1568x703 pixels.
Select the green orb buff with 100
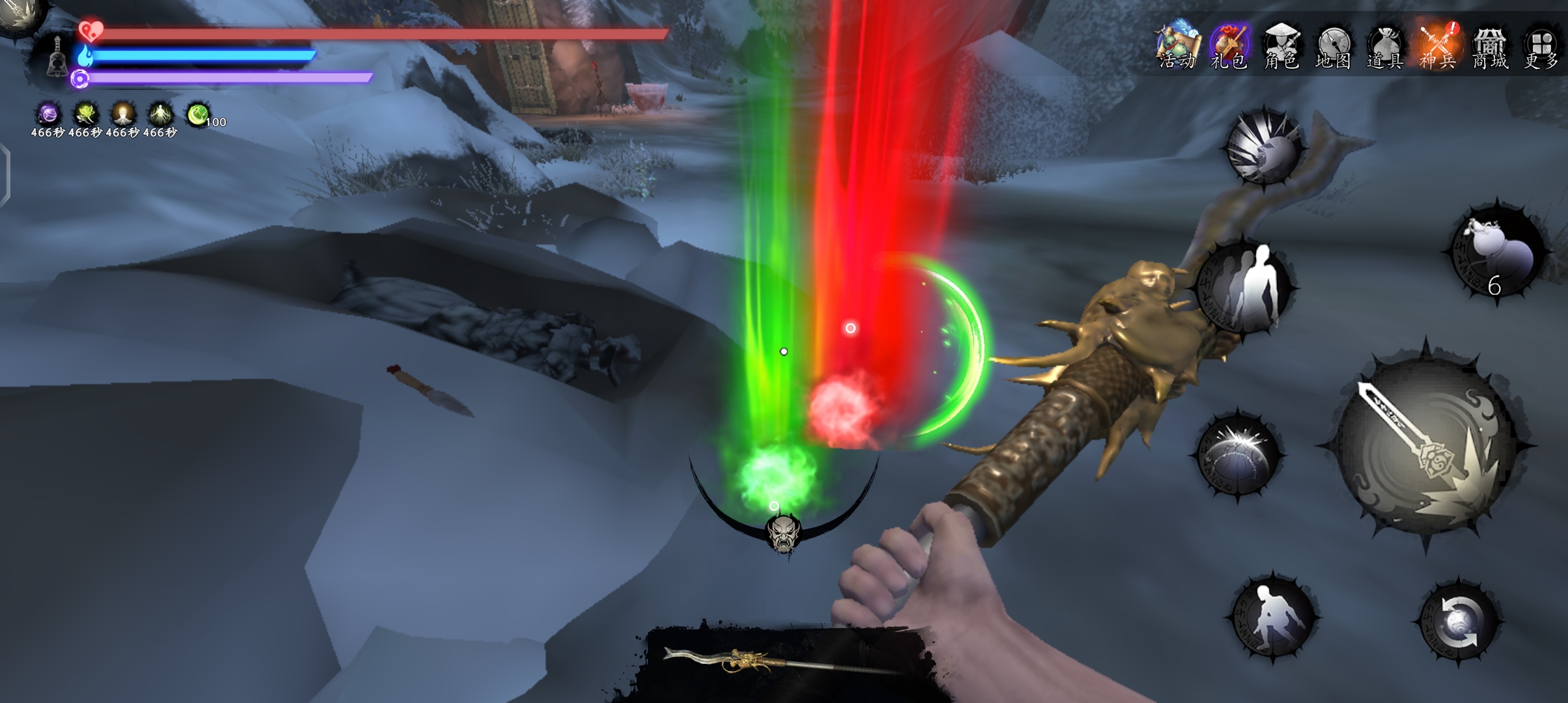coord(198,115)
